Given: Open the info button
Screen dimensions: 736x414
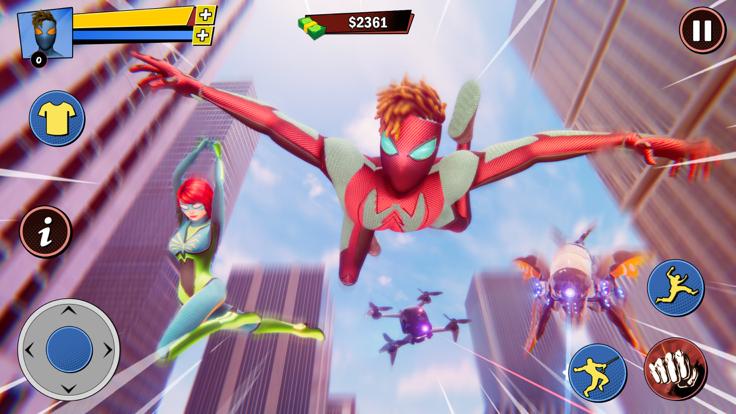Looking at the screenshot, I should [45, 231].
